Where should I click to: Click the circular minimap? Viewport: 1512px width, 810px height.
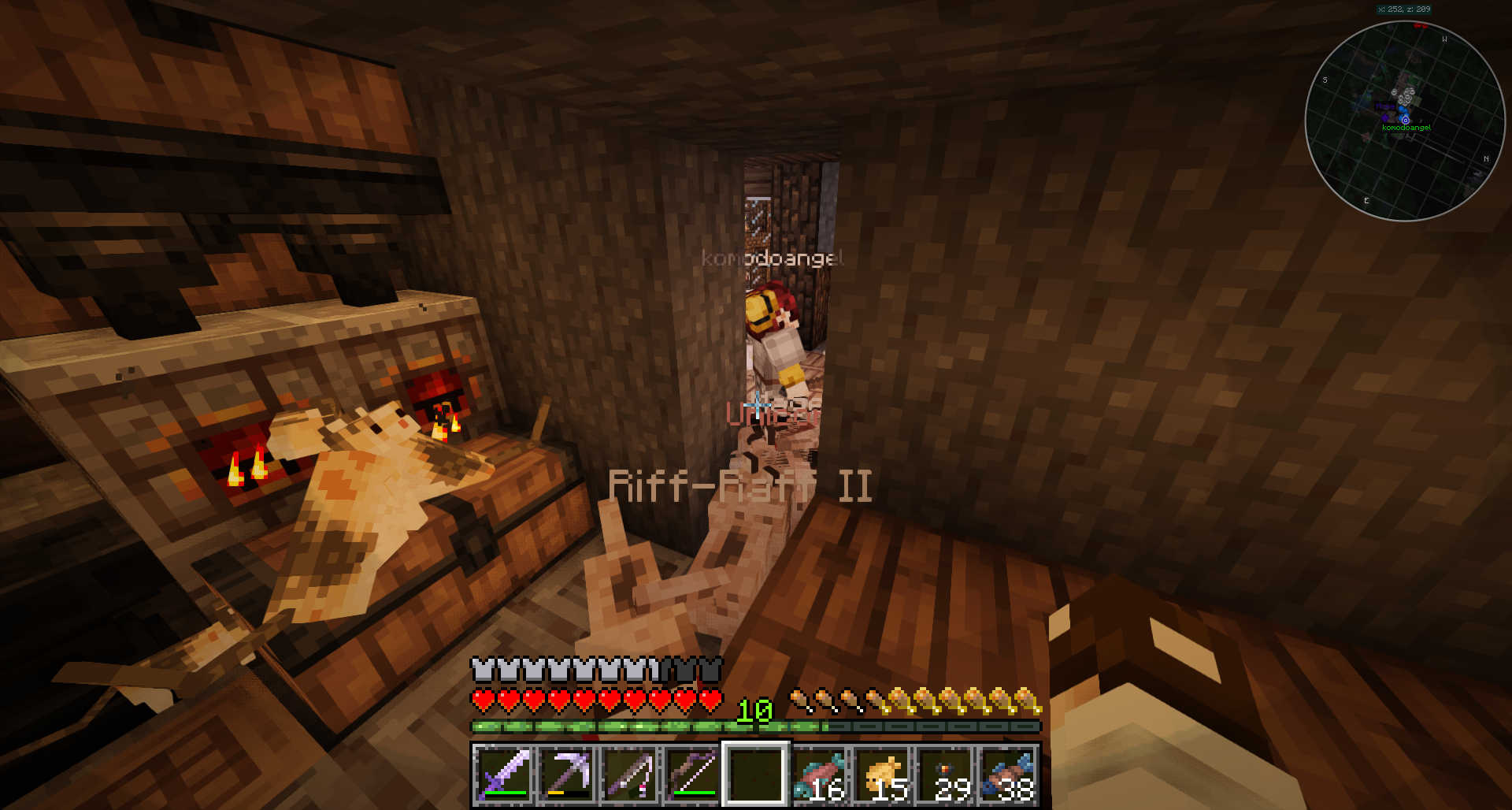coord(1405,121)
